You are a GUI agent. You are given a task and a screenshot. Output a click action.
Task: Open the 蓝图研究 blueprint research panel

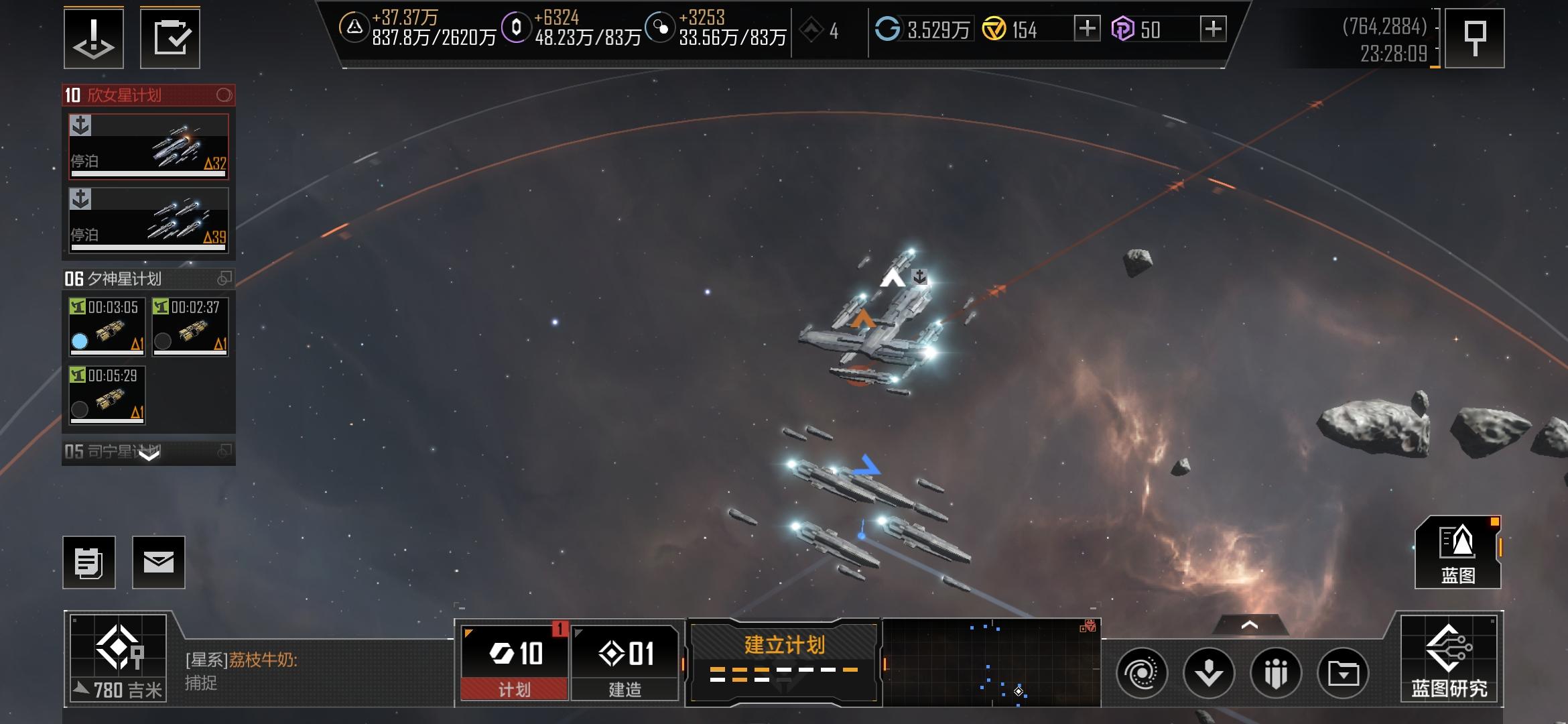[x=1449, y=658]
